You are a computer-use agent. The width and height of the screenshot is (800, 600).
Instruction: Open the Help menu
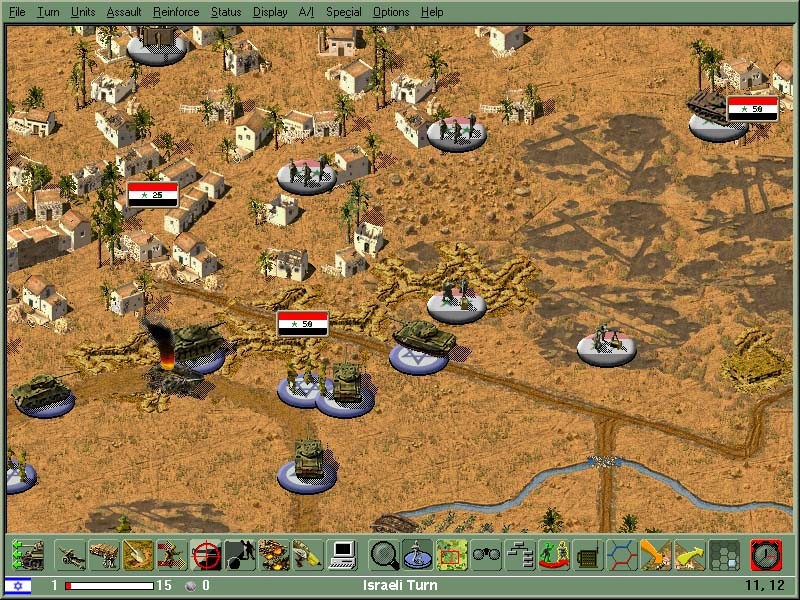coord(432,12)
